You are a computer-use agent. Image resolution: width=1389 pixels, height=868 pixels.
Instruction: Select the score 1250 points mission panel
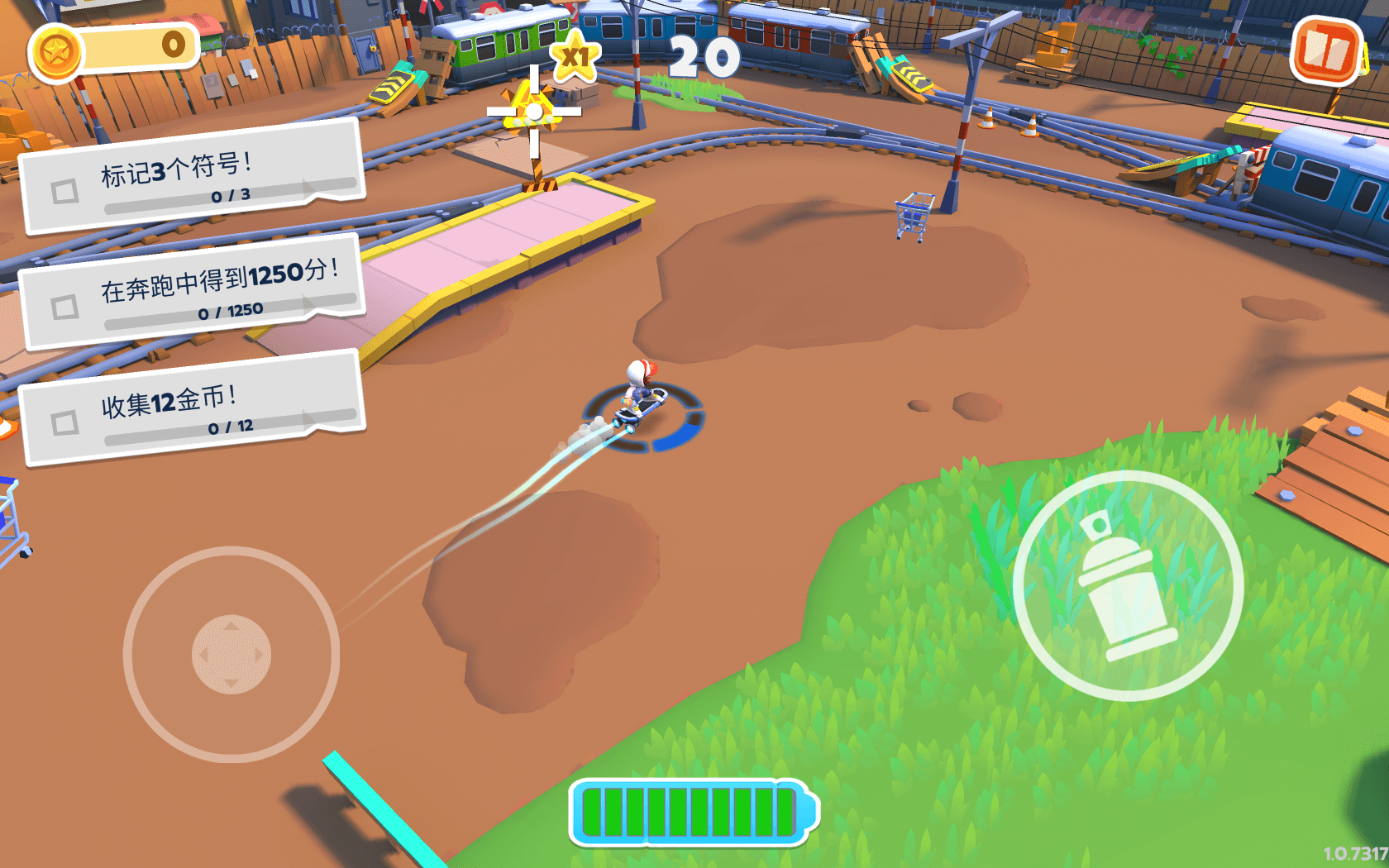coord(193,293)
